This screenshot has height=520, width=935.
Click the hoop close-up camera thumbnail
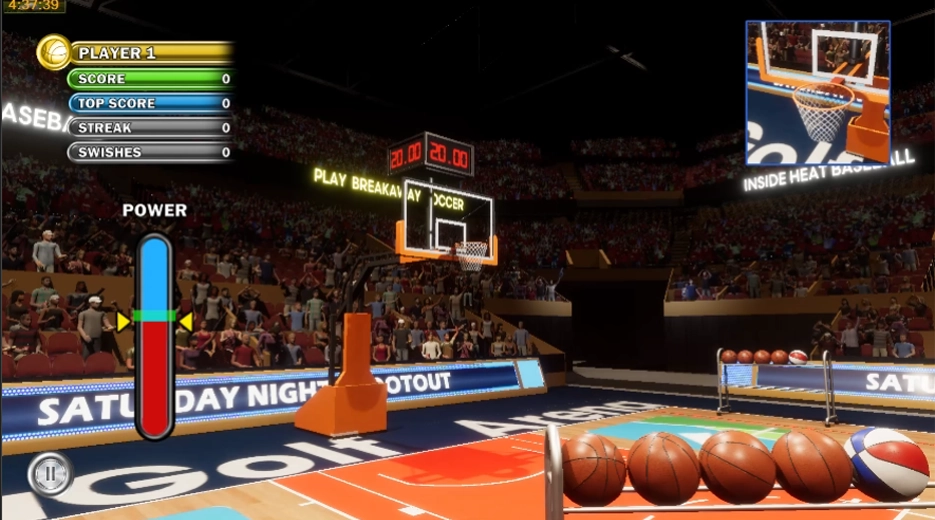(817, 92)
